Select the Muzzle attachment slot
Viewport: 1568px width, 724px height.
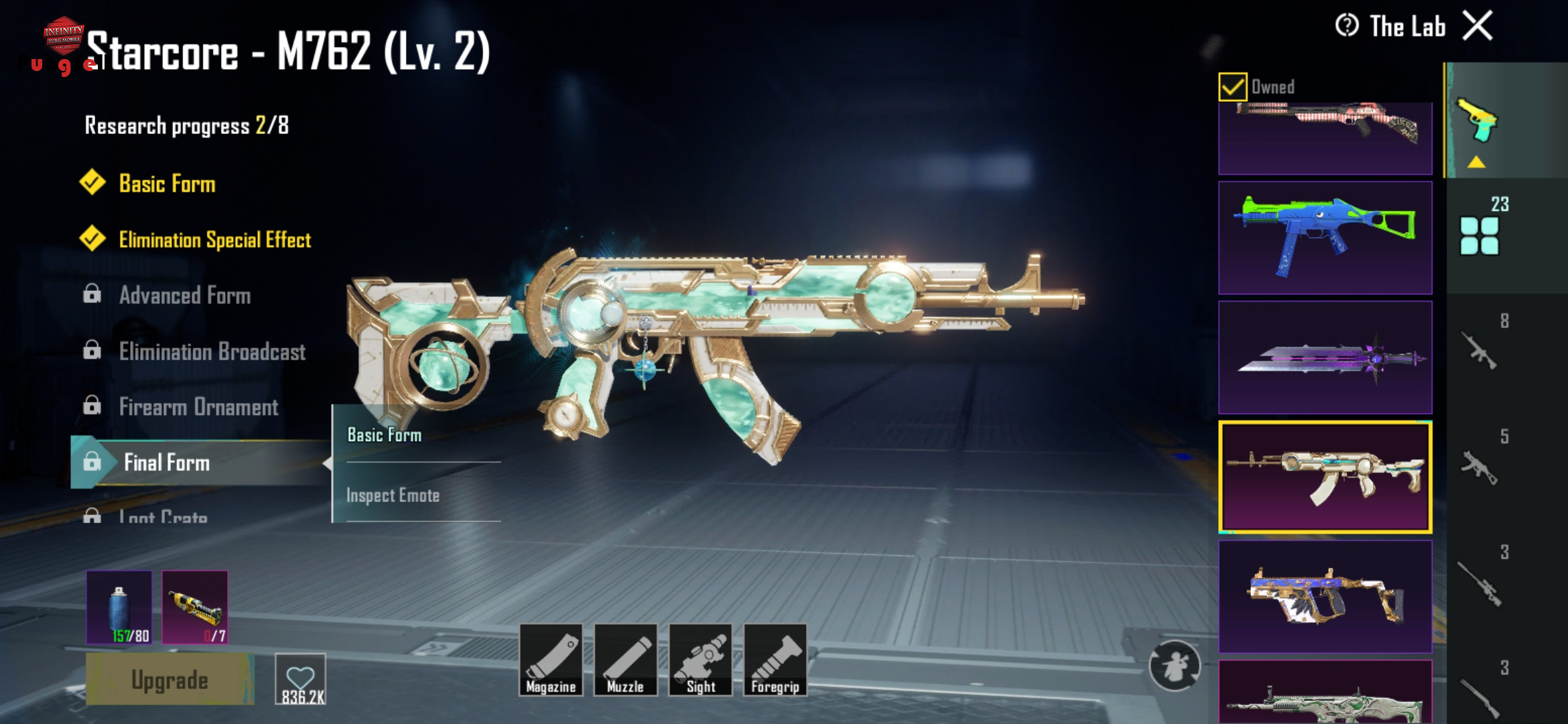coord(625,660)
